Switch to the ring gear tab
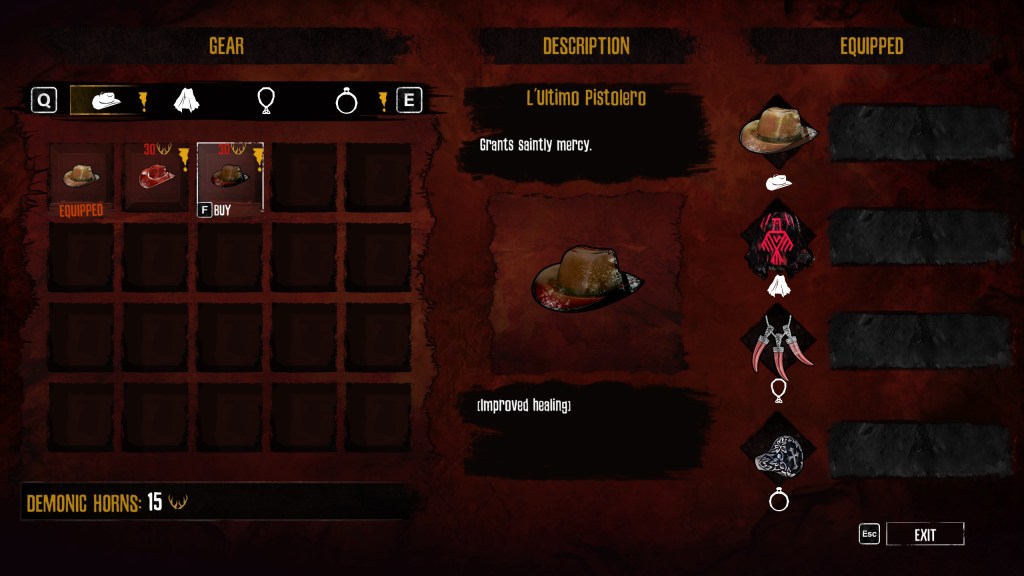 tap(346, 100)
